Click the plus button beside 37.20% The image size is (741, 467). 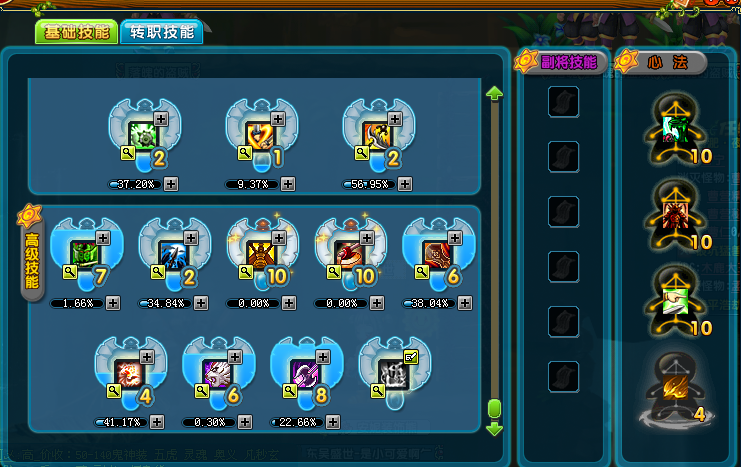(x=171, y=184)
